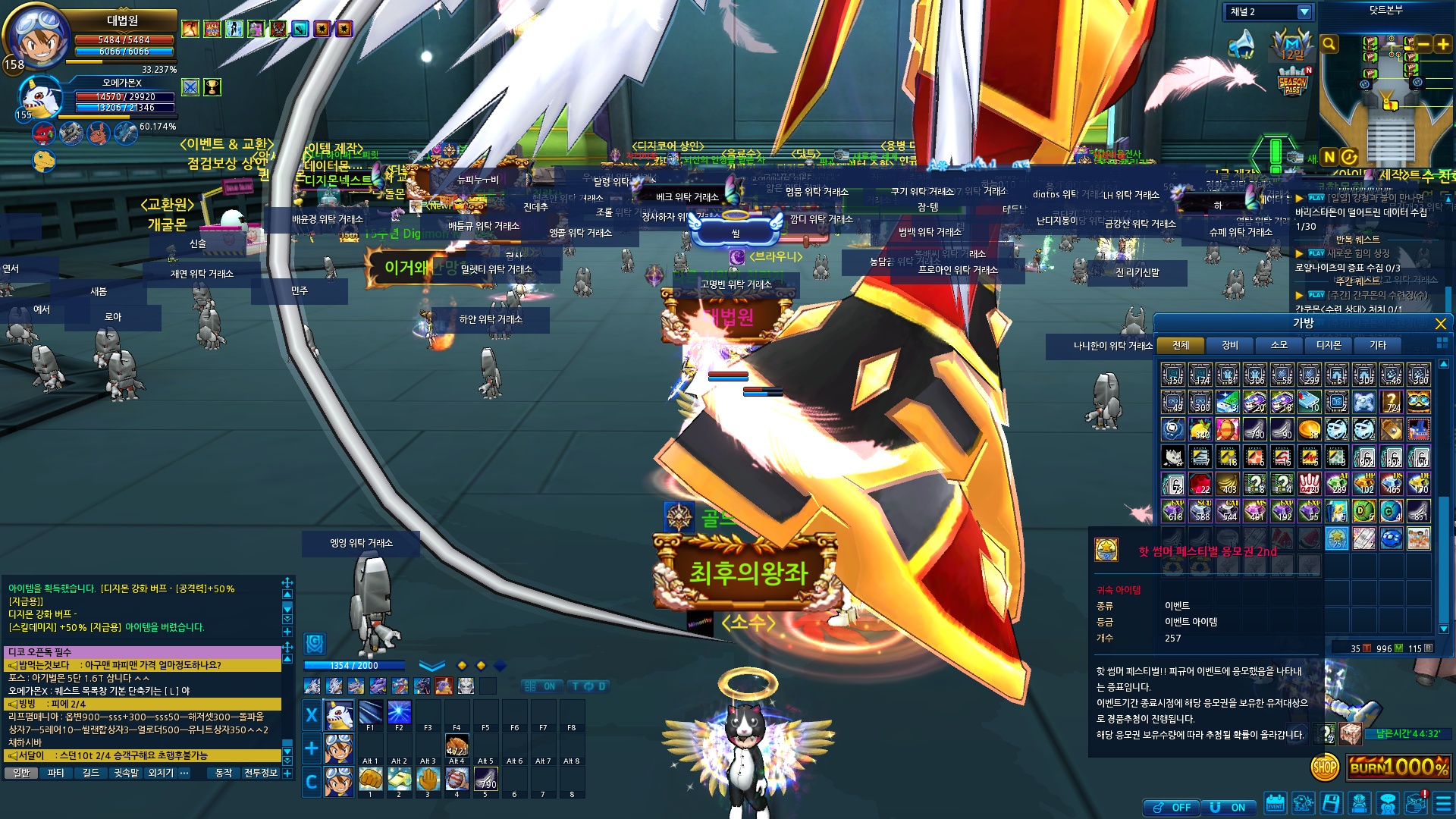
Task: Select the 길드 chat tab
Action: pyautogui.click(x=91, y=773)
